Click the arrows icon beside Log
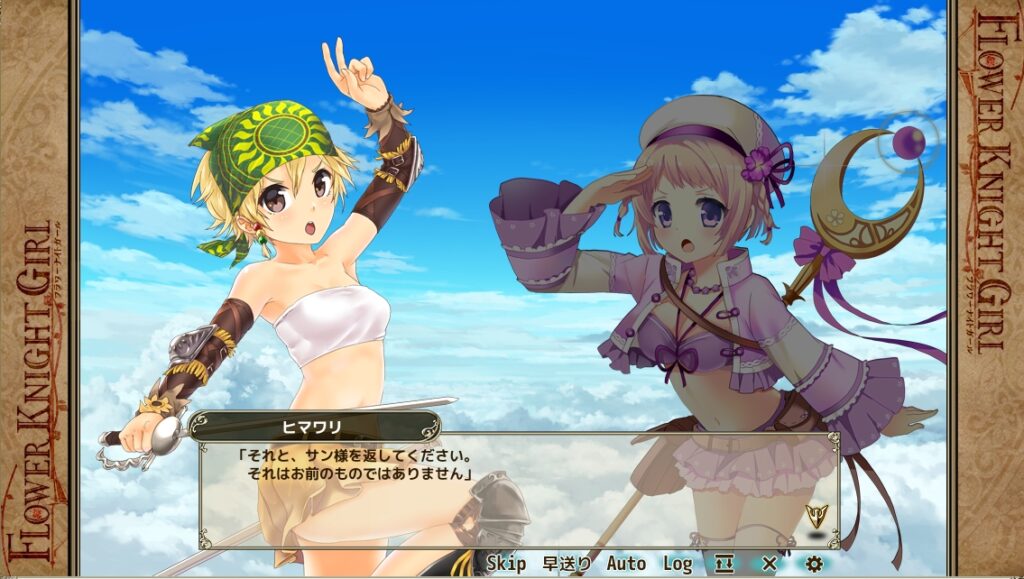 point(724,564)
